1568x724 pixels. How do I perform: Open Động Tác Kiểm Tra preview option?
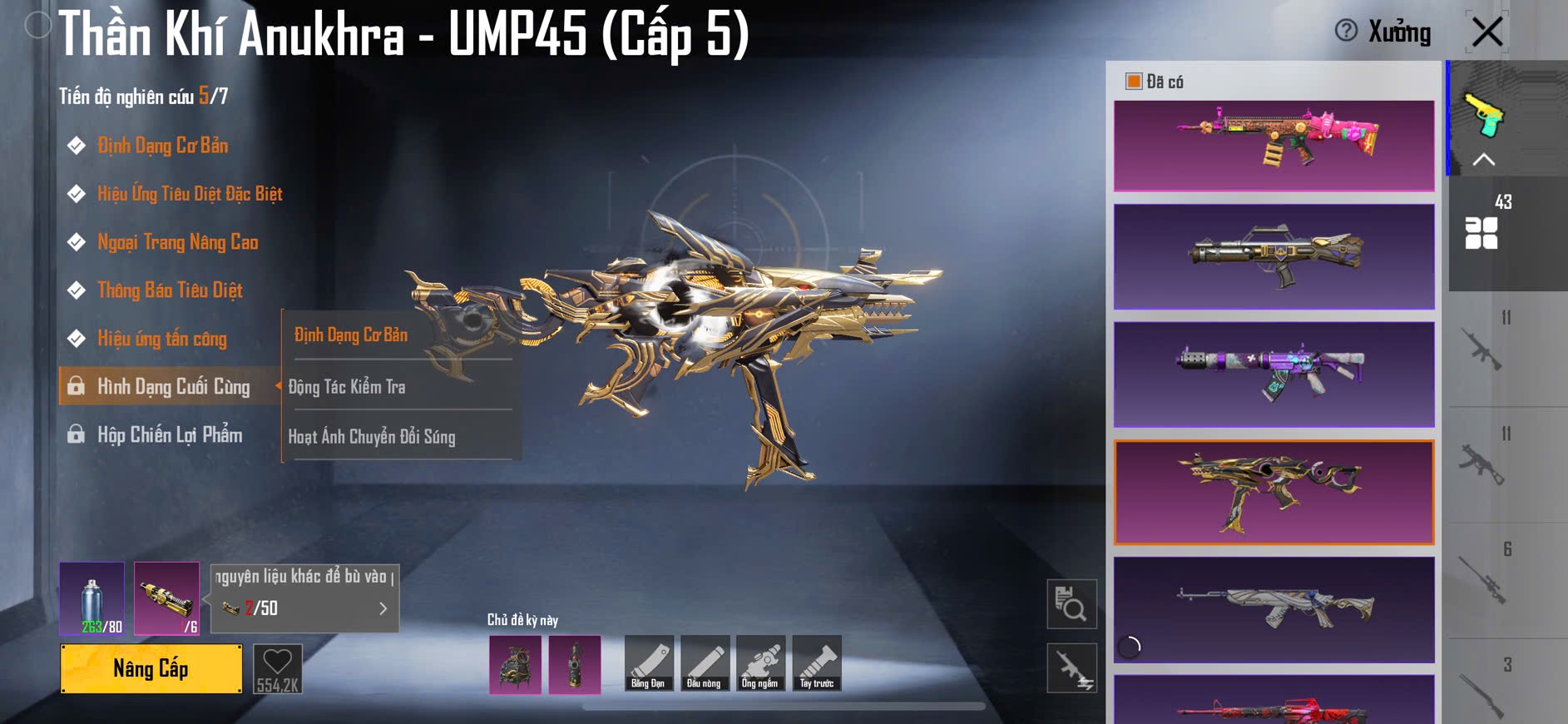click(x=347, y=386)
